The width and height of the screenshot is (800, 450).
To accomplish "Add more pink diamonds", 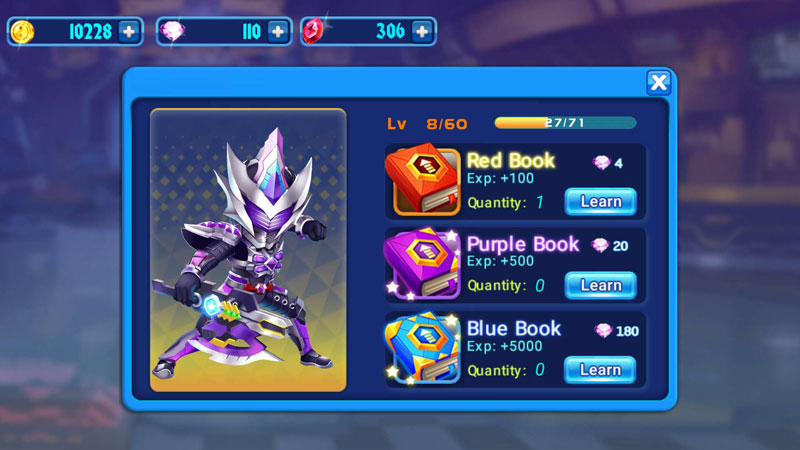I will 278,32.
